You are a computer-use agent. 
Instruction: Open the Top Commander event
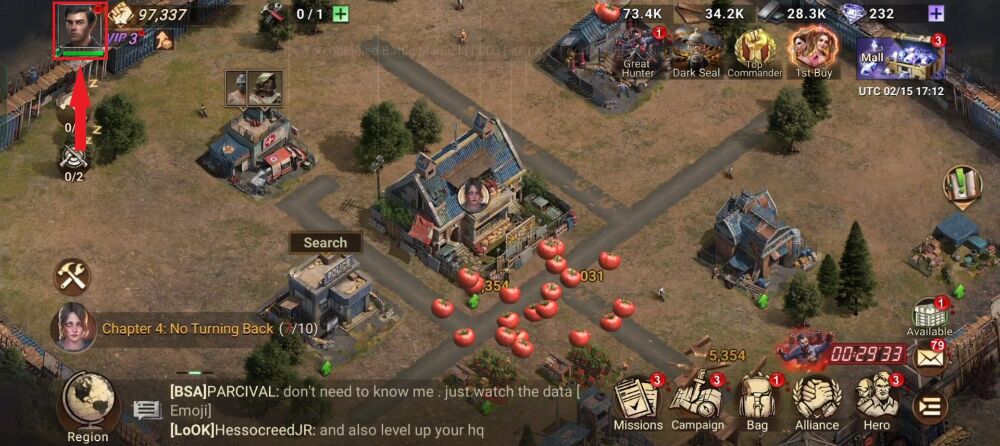click(754, 50)
